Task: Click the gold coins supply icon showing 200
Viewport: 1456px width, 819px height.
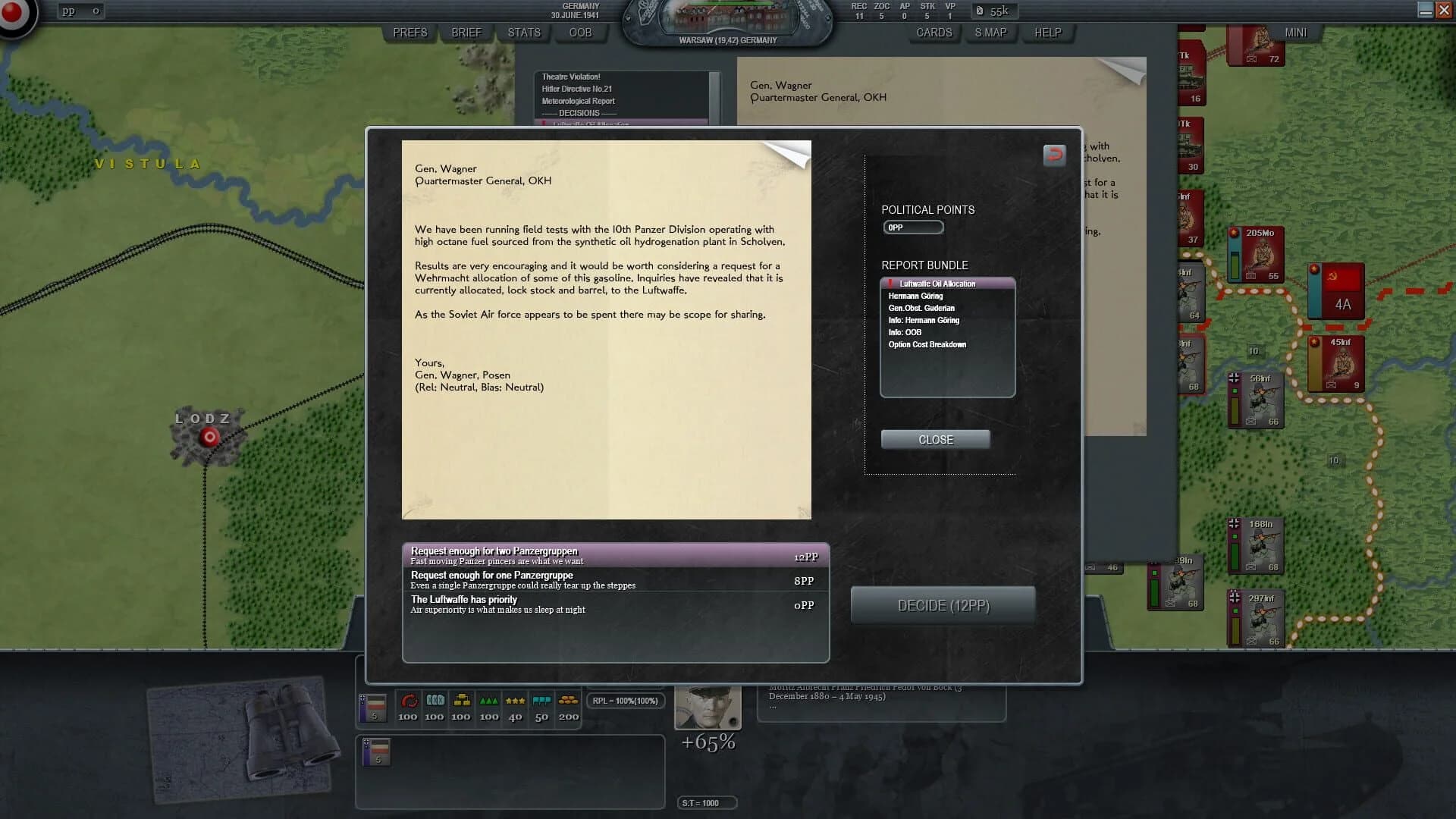Action: click(567, 701)
